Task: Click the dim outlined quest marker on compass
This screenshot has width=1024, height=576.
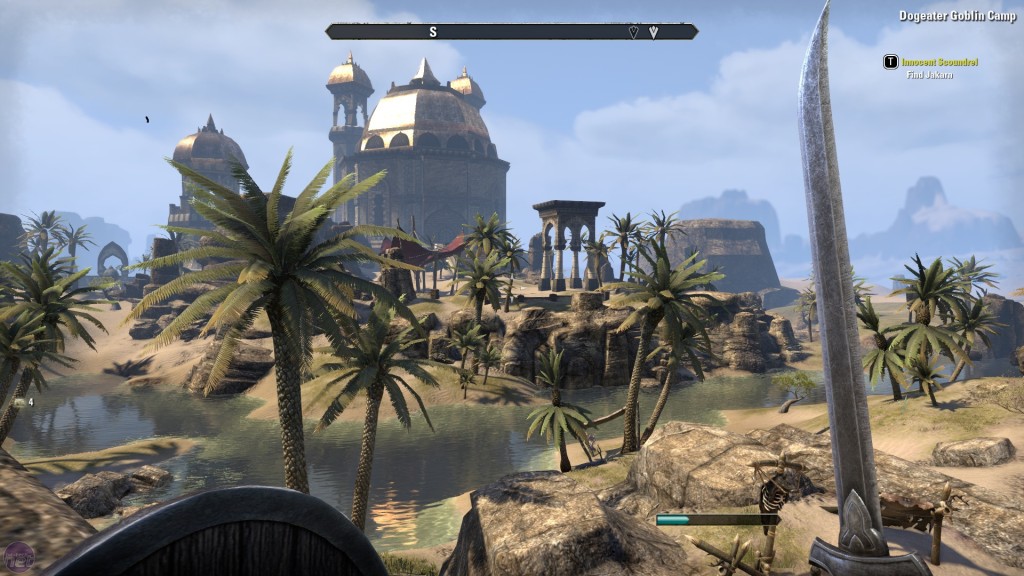Action: click(633, 32)
